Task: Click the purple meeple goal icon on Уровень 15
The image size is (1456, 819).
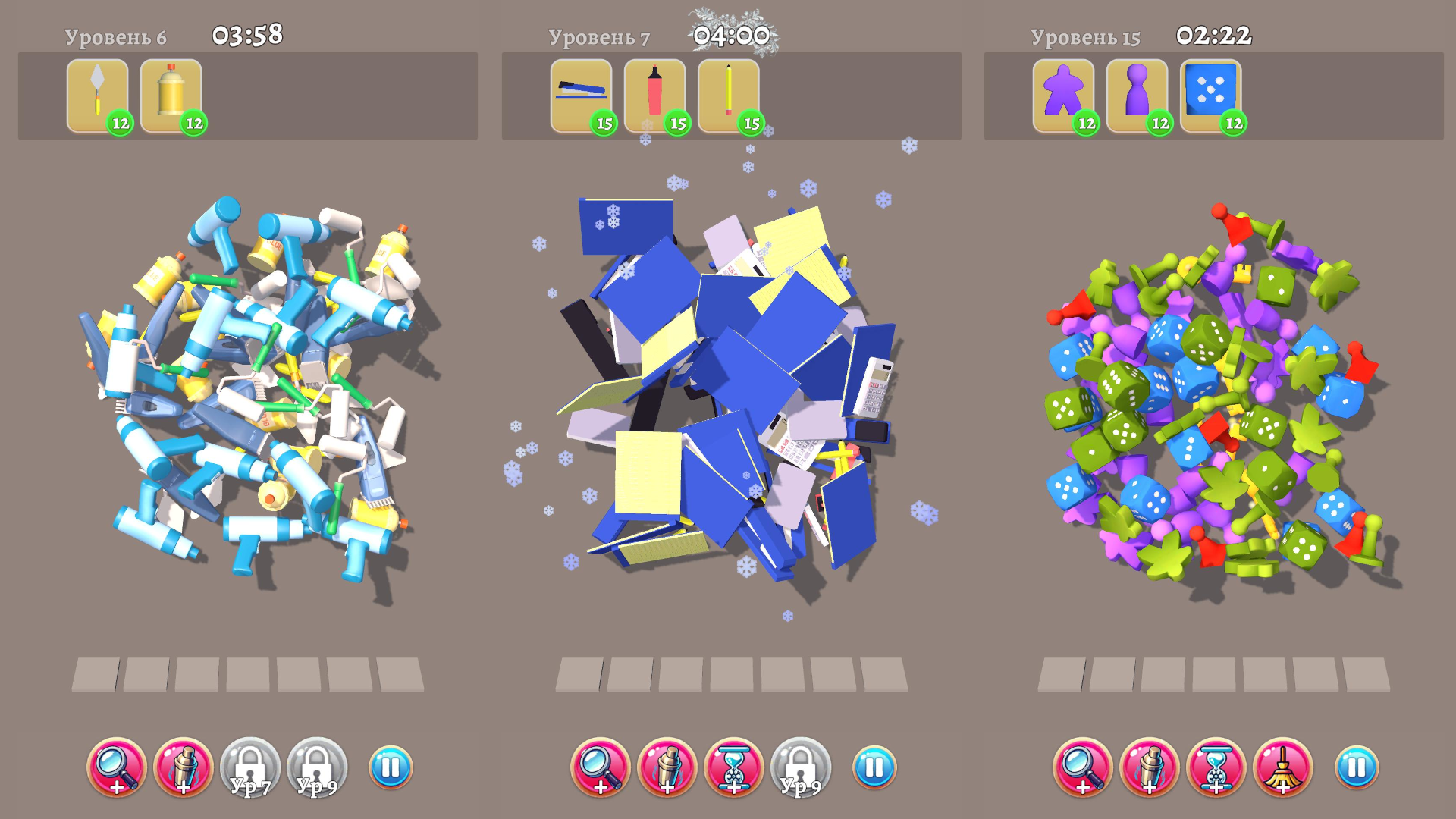Action: [1065, 93]
